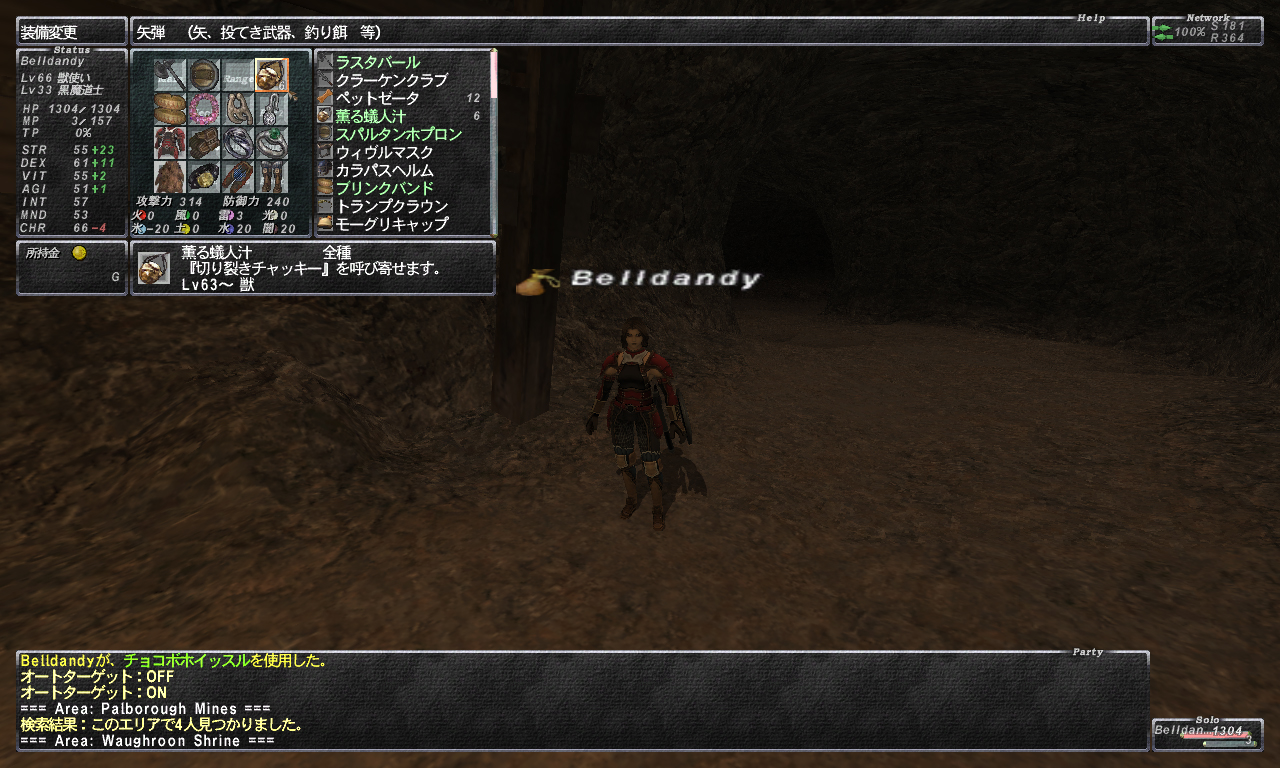Pick ブリンクバンド from the item list
The width and height of the screenshot is (1280, 768).
pos(385,188)
